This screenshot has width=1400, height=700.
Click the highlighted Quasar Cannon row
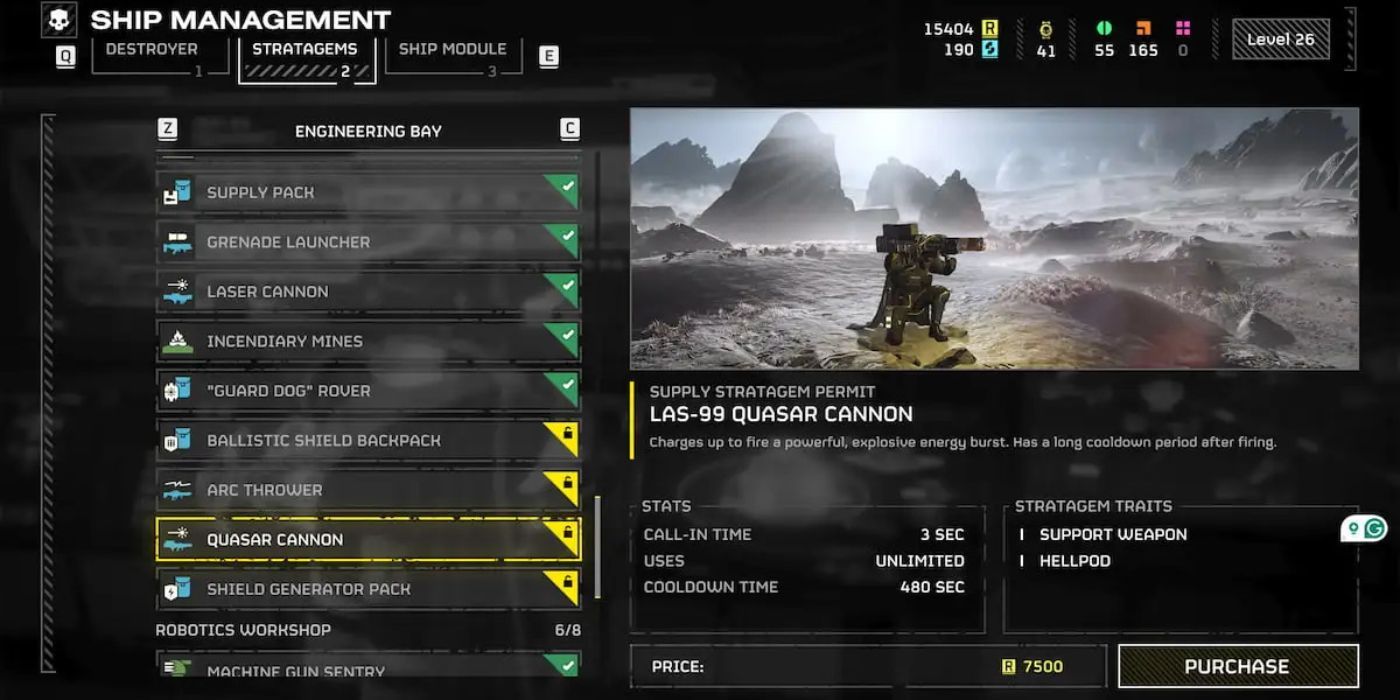368,539
